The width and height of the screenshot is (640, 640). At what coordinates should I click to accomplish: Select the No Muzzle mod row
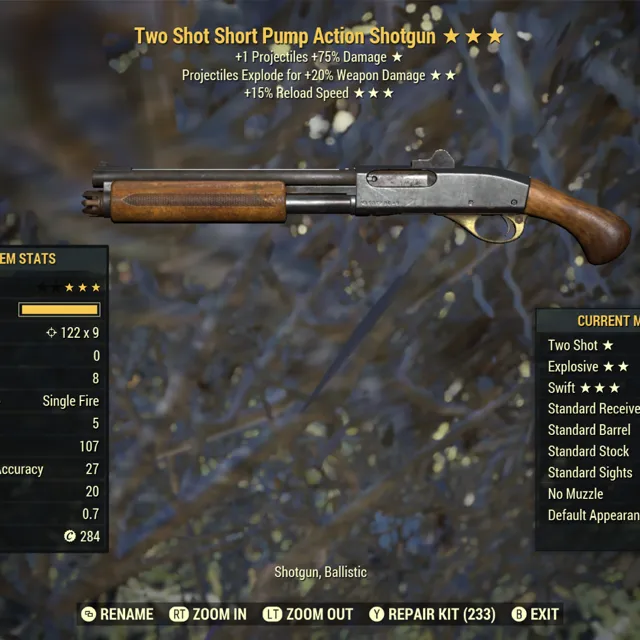pyautogui.click(x=575, y=494)
